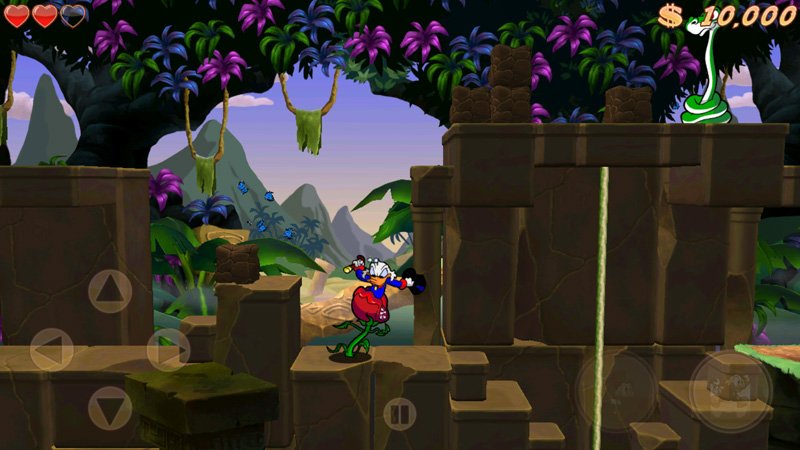The width and height of the screenshot is (800, 450).
Task: Tap the down arrow on the D-pad
Action: pos(110,408)
